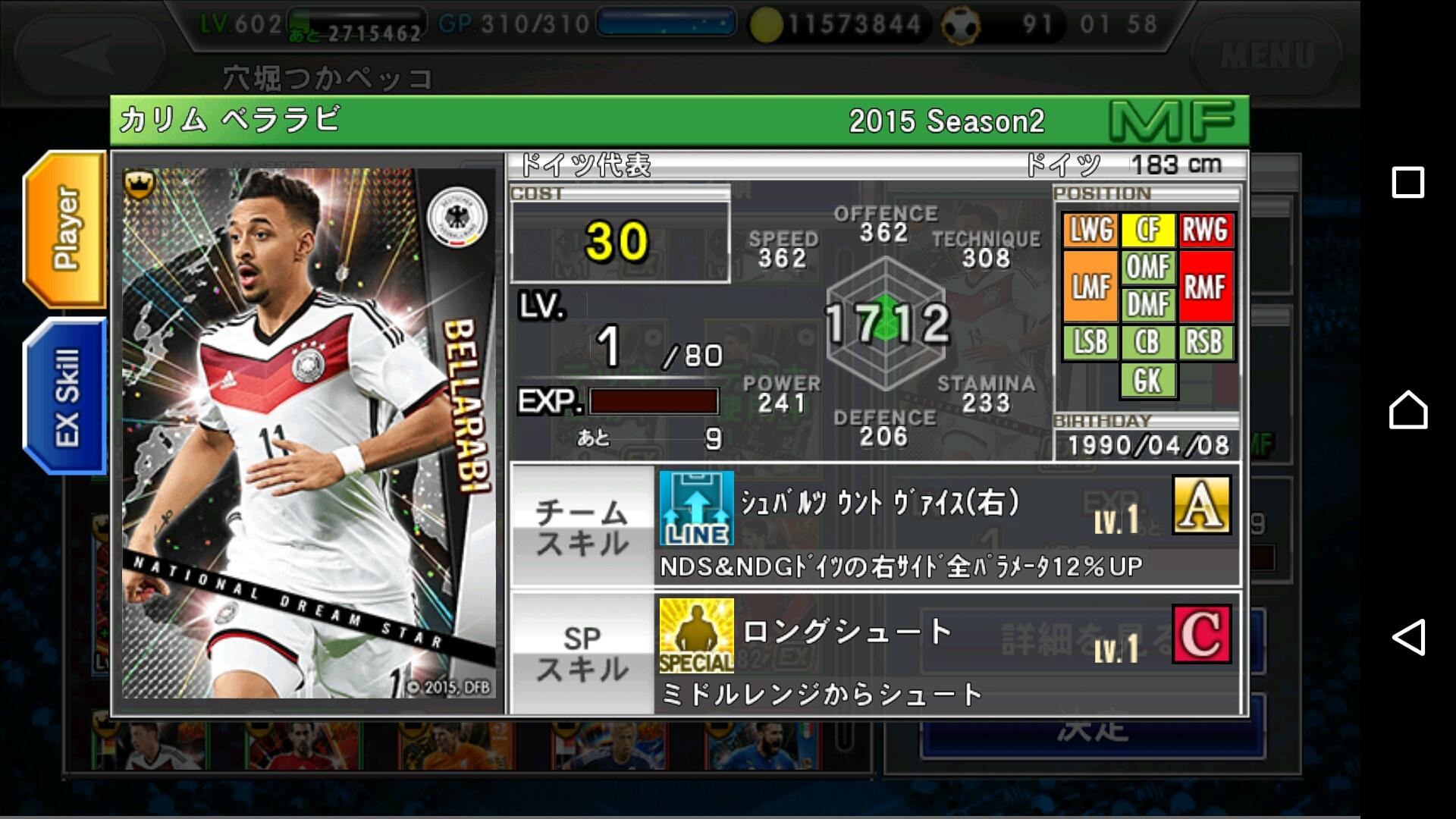Tap the LINE team skill icon
The height and width of the screenshot is (819, 1456).
pos(696,508)
